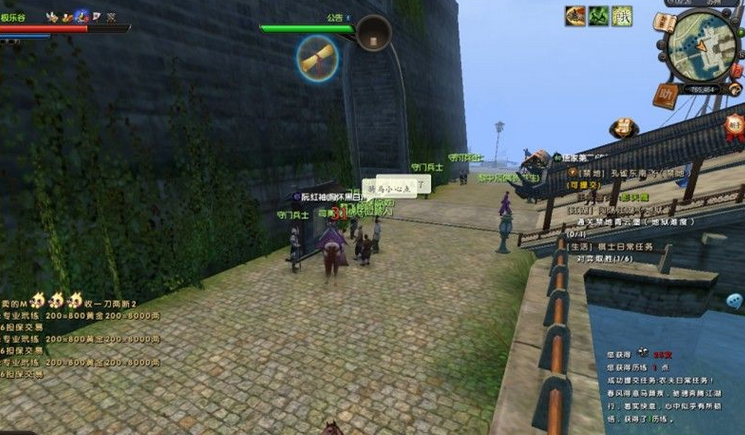745x435 pixels.
Task: Open the scroll button left of minimap
Action: coord(663,22)
